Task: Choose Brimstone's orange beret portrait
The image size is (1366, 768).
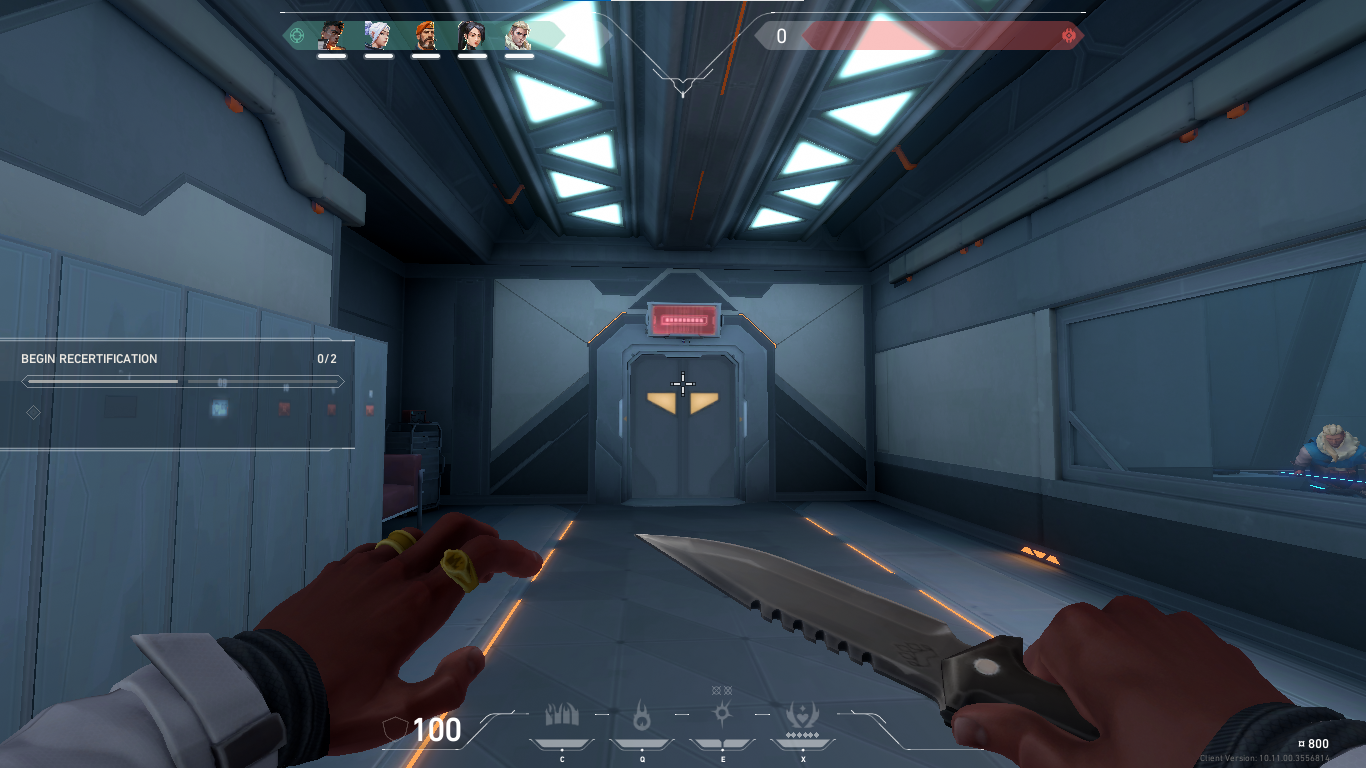Action: coord(426,36)
